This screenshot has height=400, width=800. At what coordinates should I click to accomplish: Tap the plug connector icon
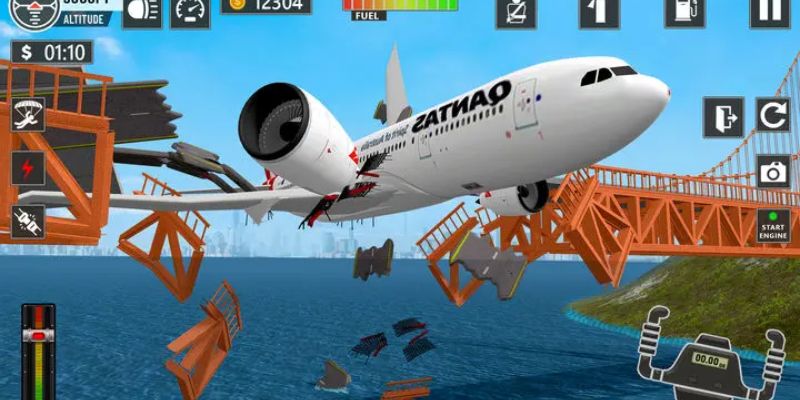click(x=28, y=221)
